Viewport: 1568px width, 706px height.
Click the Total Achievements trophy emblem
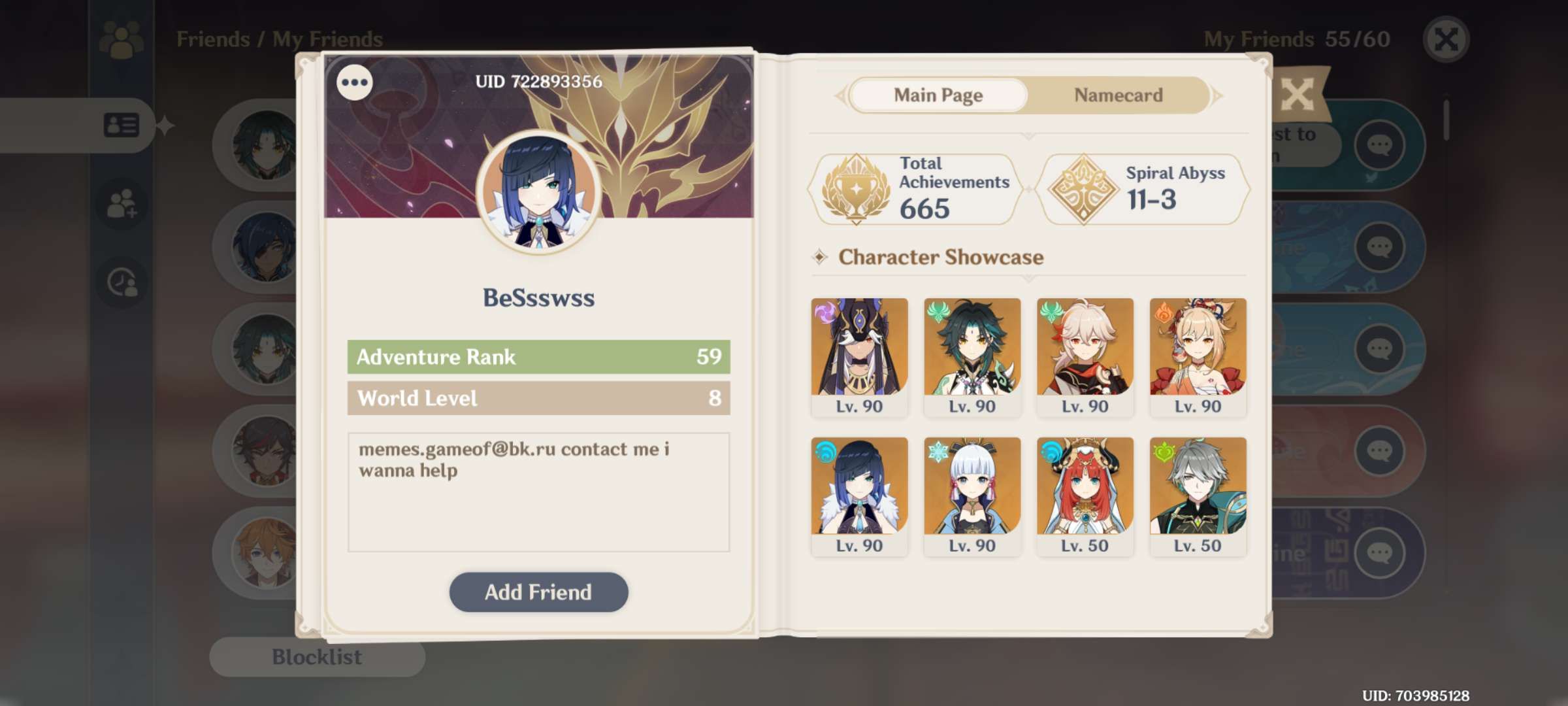click(858, 188)
